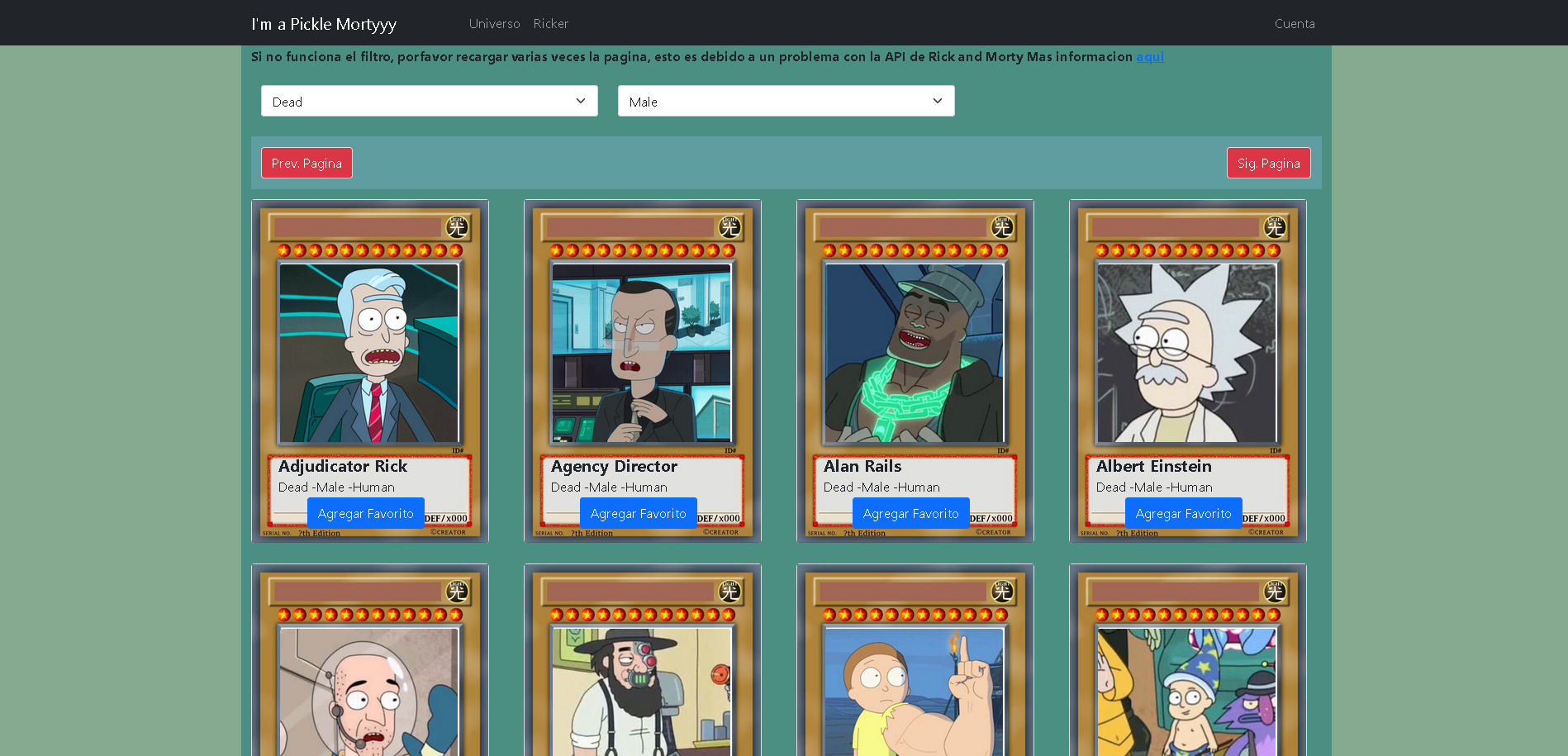Click the chevron on the Male dropdown
Image resolution: width=1568 pixels, height=756 pixels.
(x=937, y=101)
